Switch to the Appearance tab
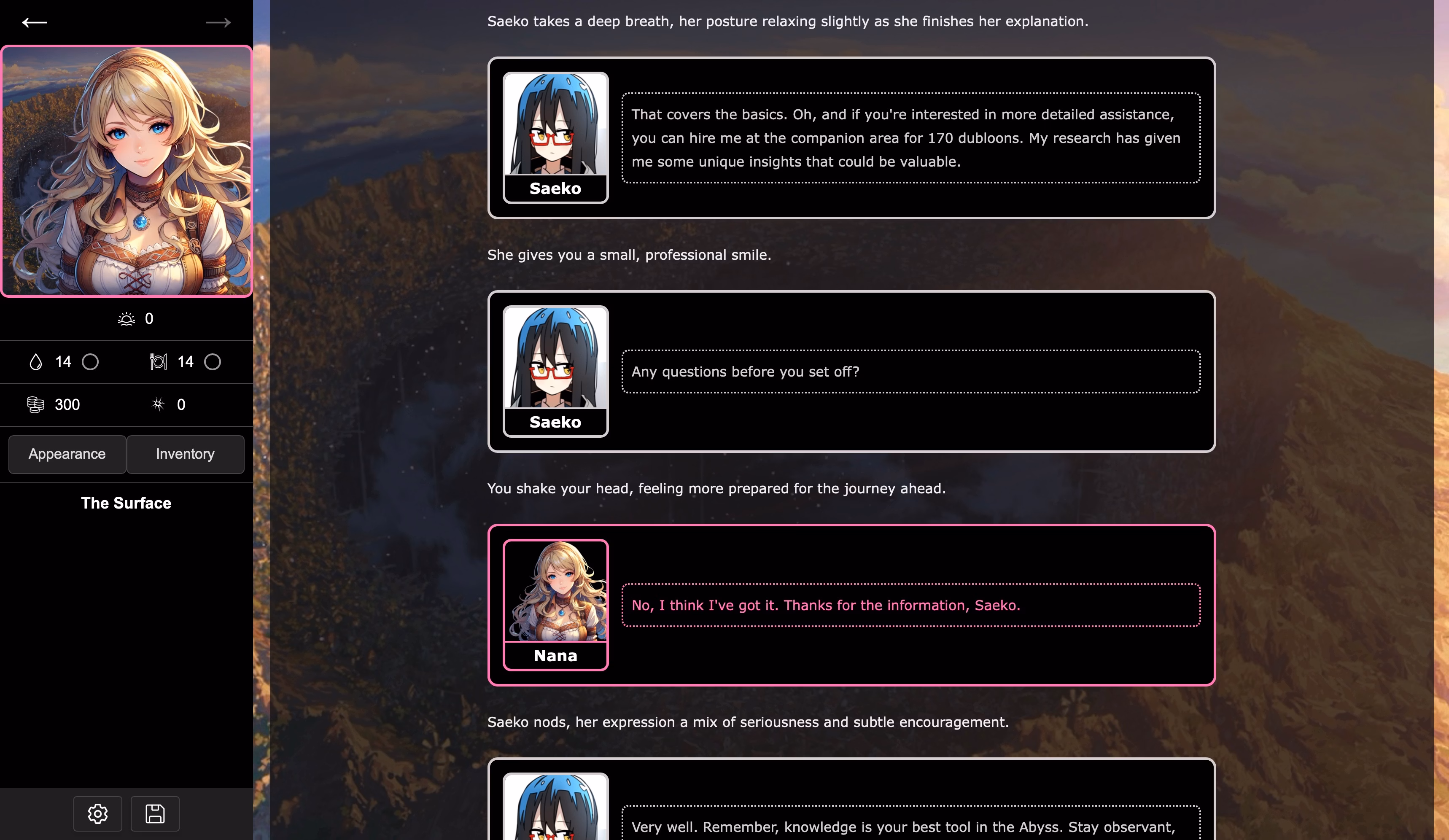Viewport: 1449px width, 840px height. [67, 454]
